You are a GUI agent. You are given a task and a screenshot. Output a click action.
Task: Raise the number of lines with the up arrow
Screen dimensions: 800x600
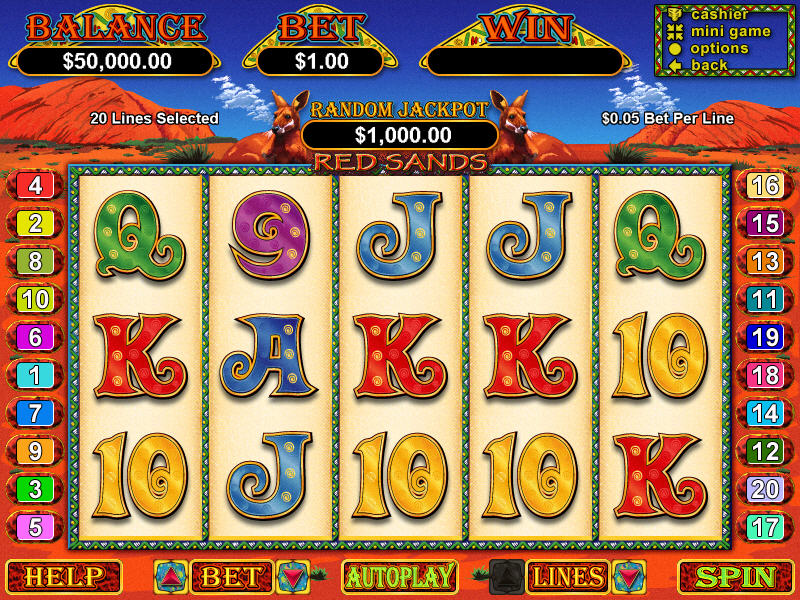[505, 577]
